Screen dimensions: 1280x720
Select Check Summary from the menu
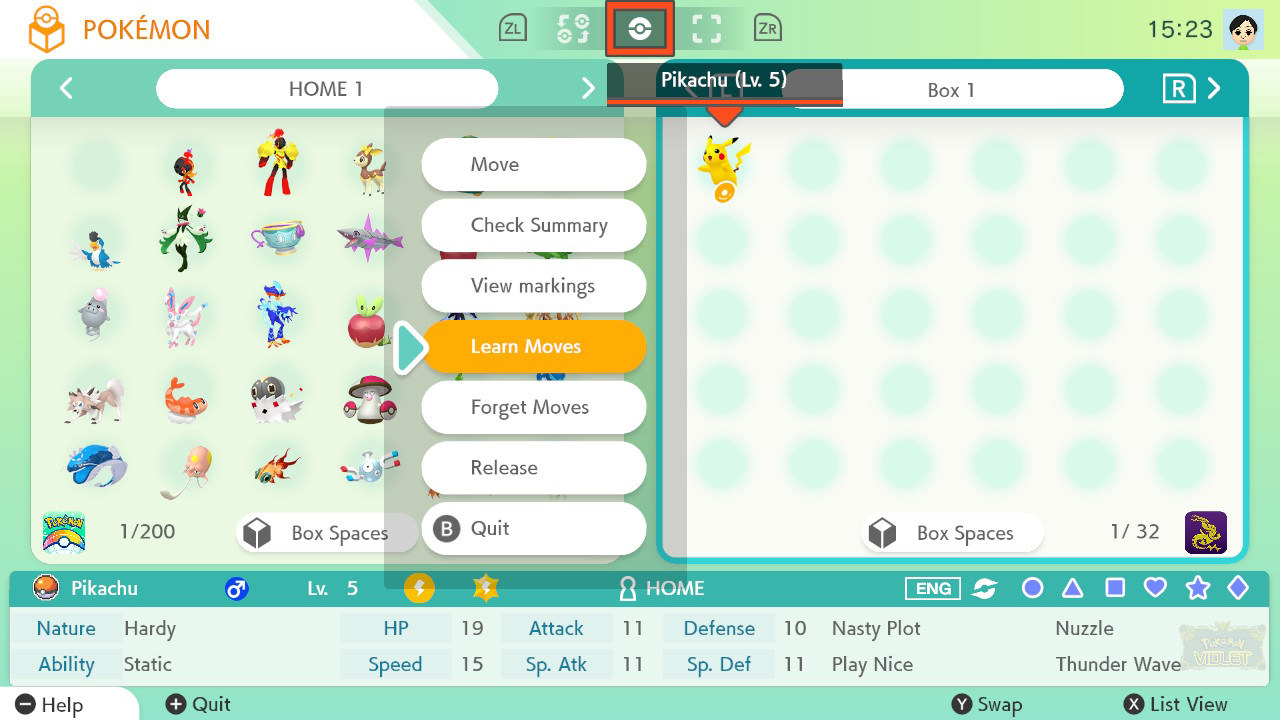[533, 225]
